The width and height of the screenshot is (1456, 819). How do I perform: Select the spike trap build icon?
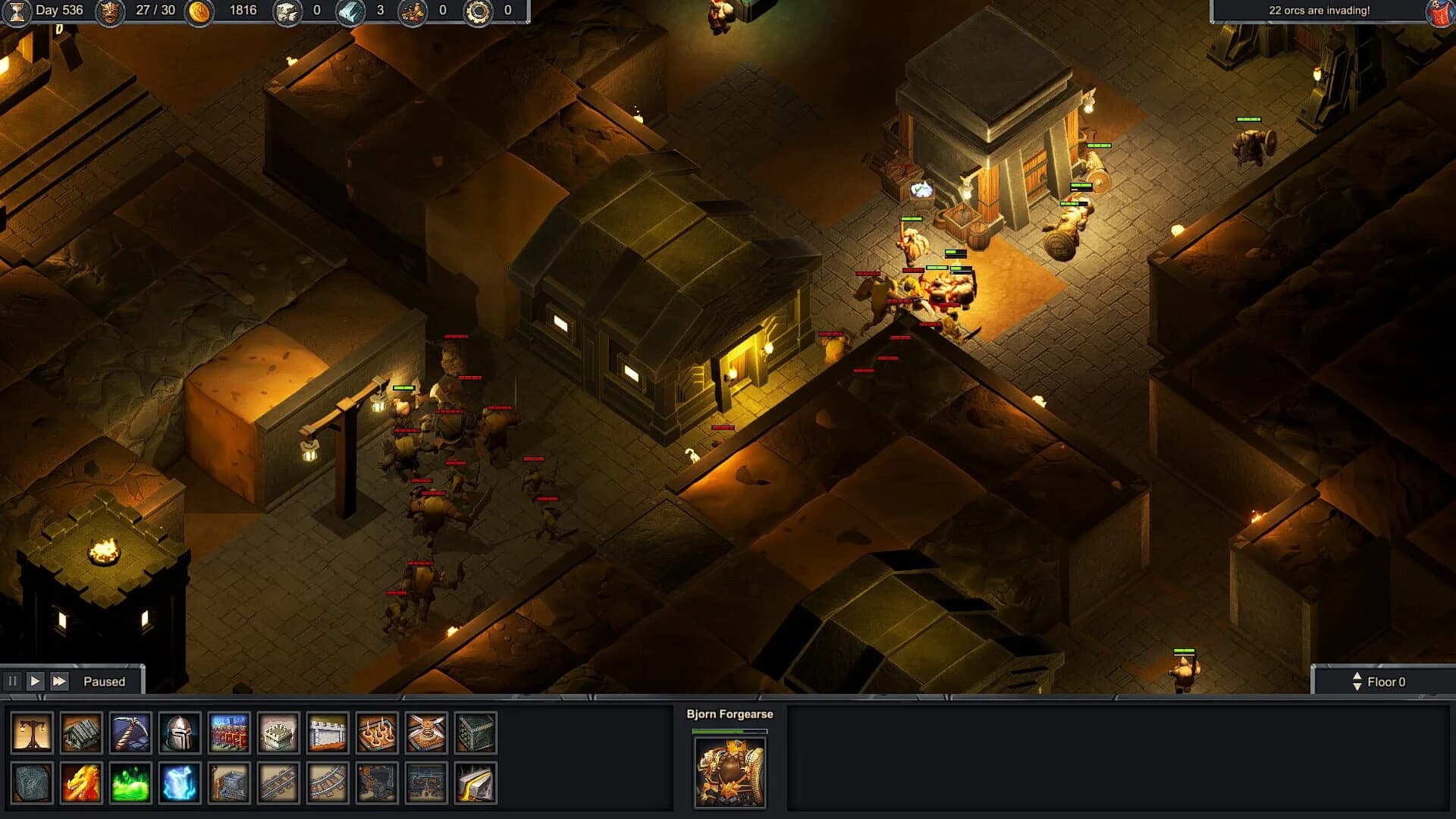coord(375,732)
